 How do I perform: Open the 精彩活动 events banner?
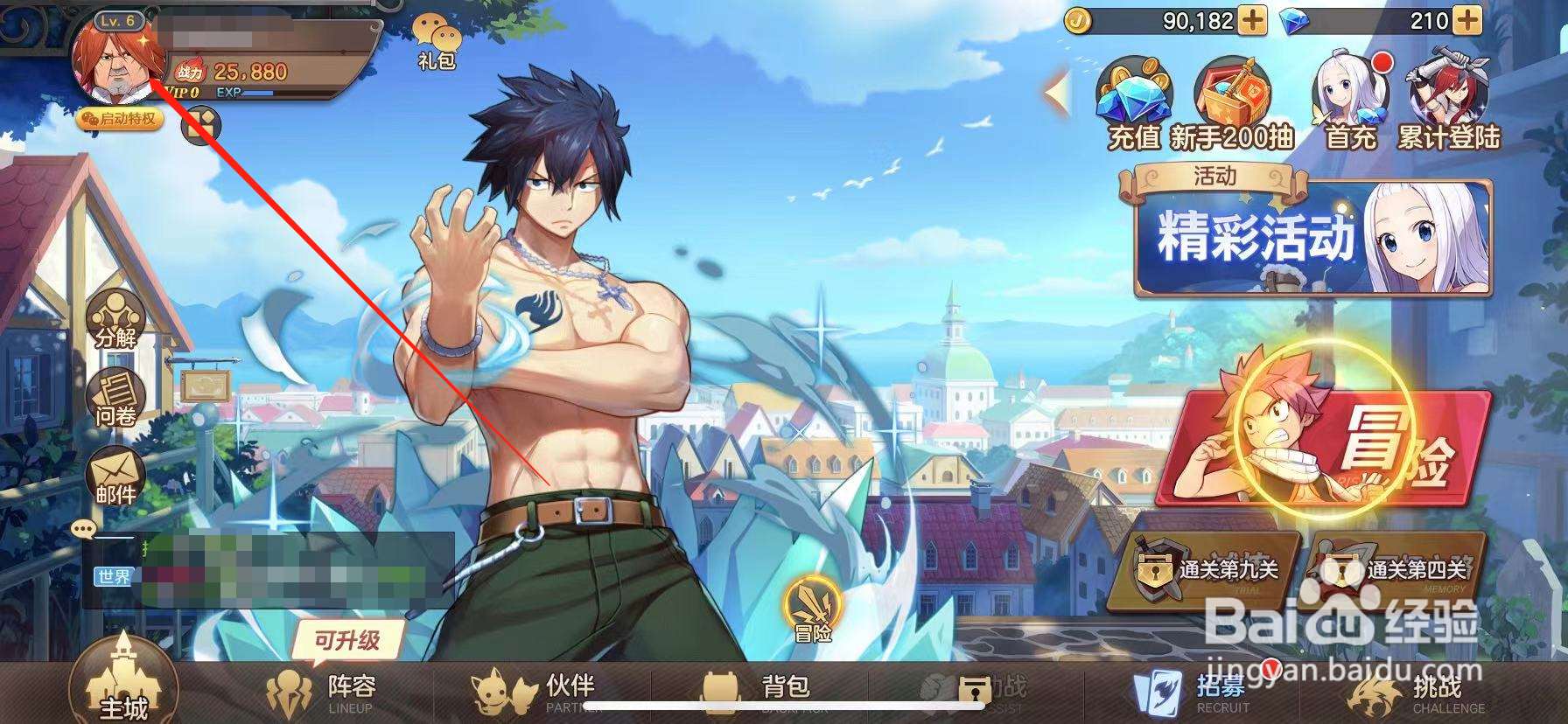click(x=1307, y=236)
